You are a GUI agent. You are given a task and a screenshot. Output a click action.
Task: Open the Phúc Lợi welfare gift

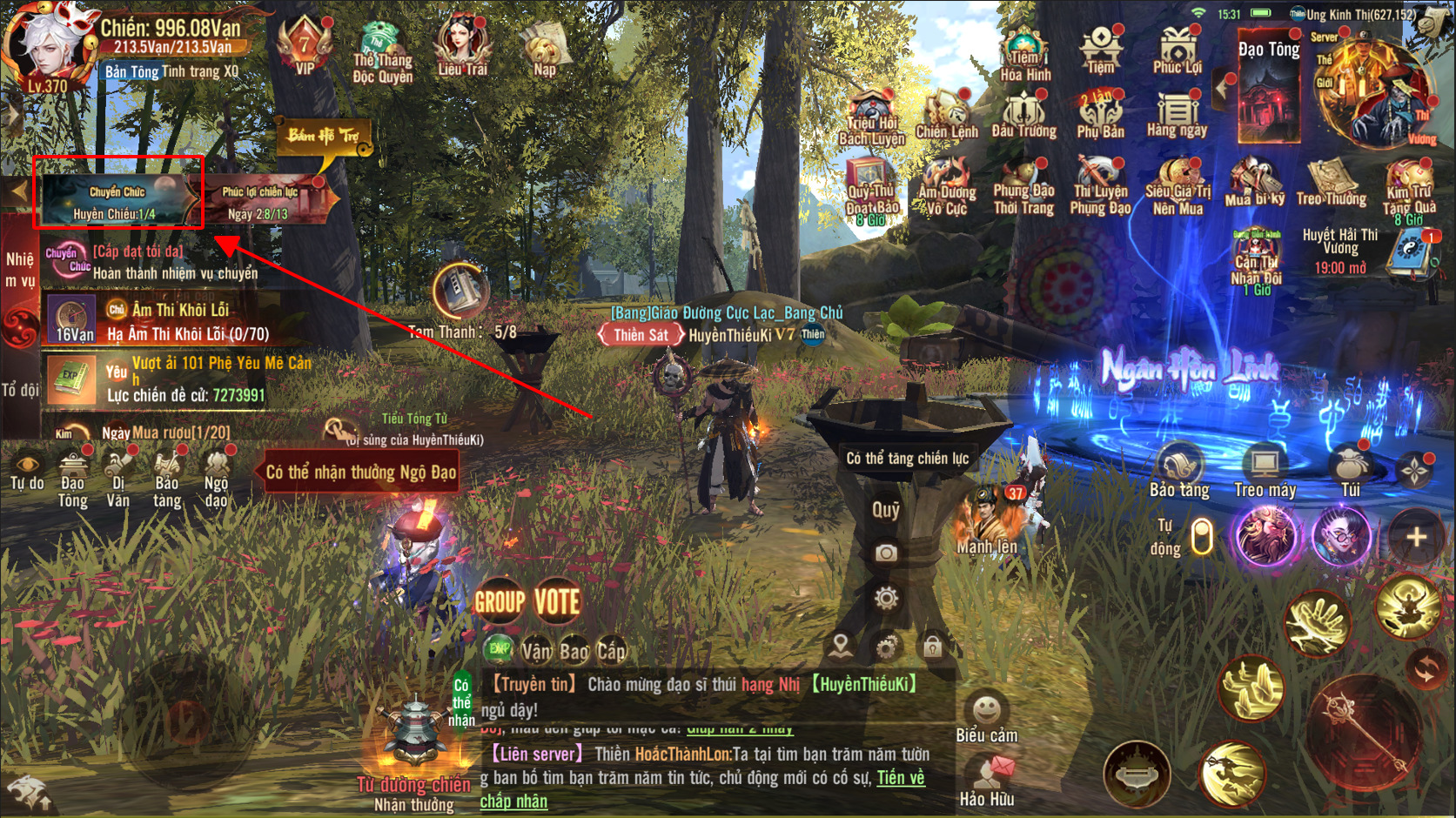point(1177,48)
